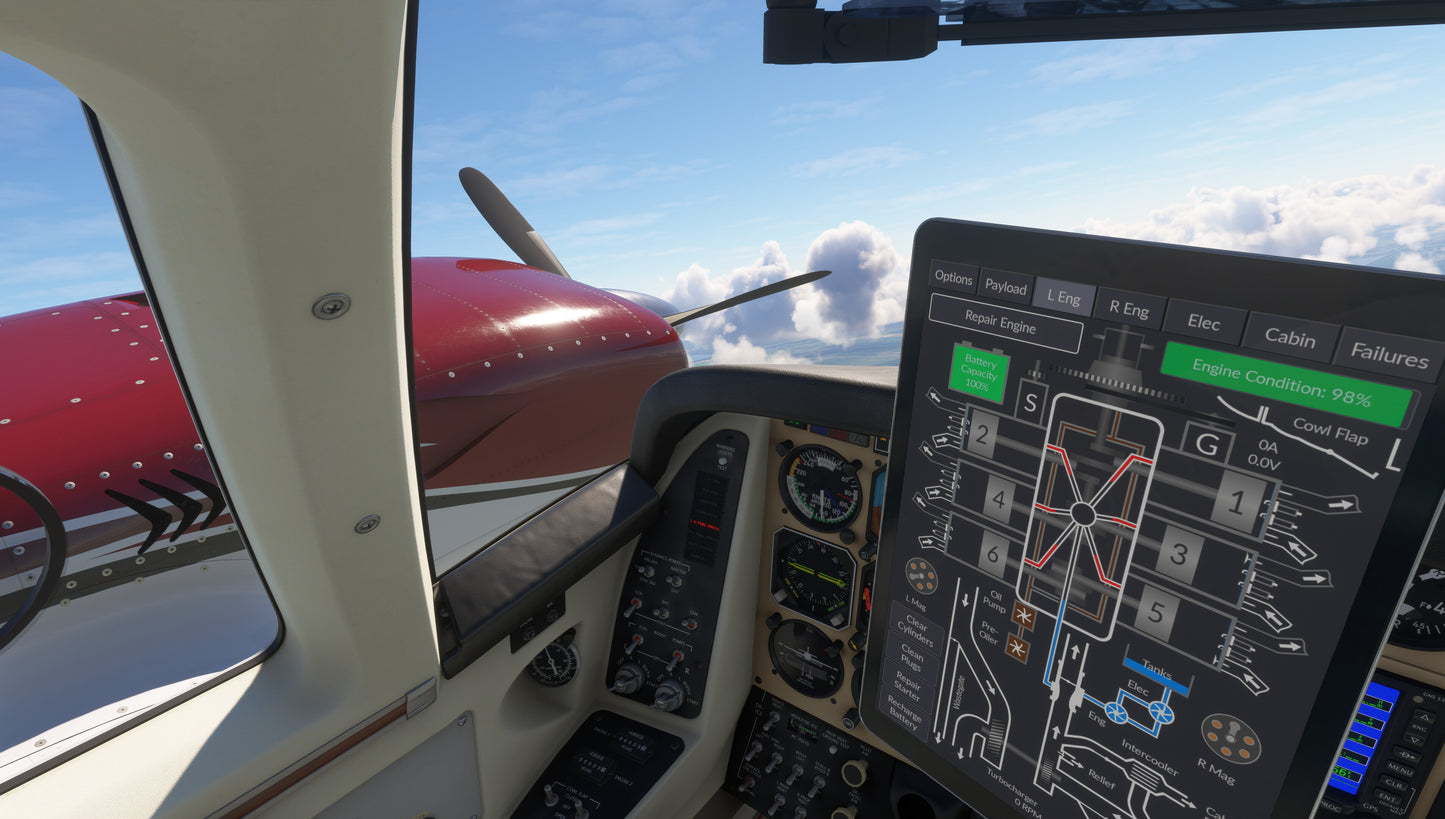Show the Cabin tab
This screenshot has width=1445, height=819.
(1290, 338)
